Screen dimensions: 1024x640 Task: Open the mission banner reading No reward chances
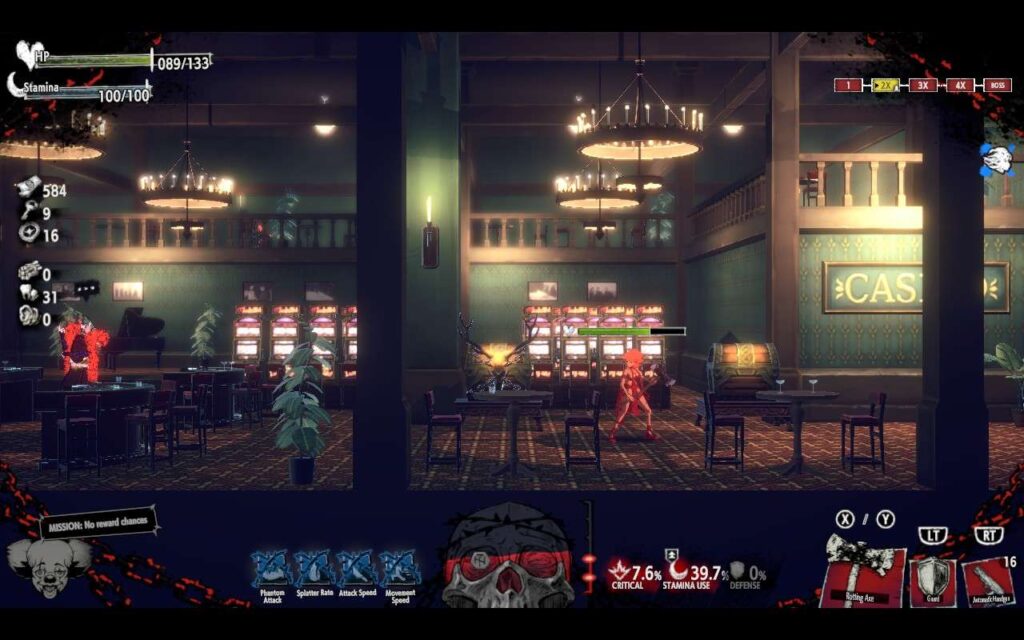(98, 523)
